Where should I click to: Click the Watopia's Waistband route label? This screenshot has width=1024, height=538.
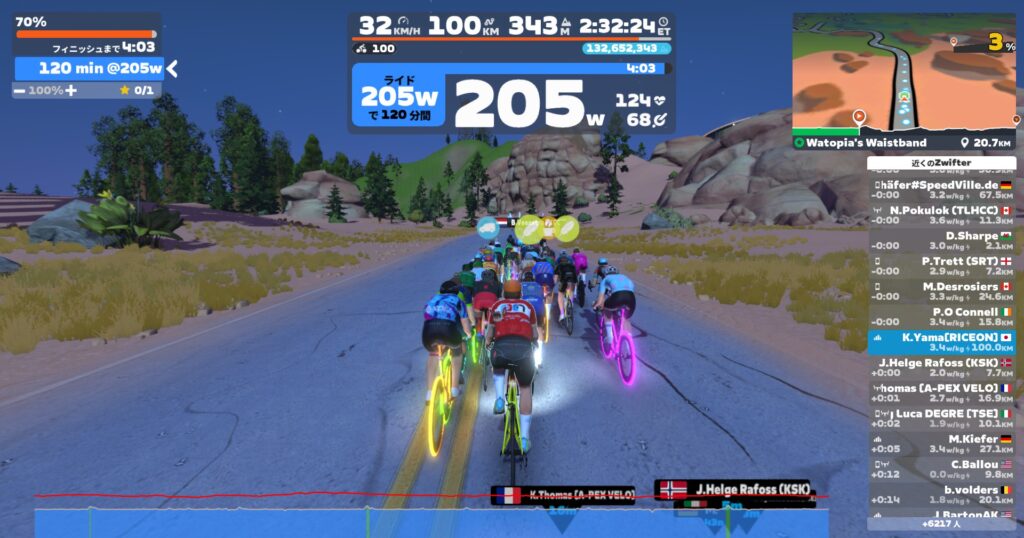click(860, 143)
